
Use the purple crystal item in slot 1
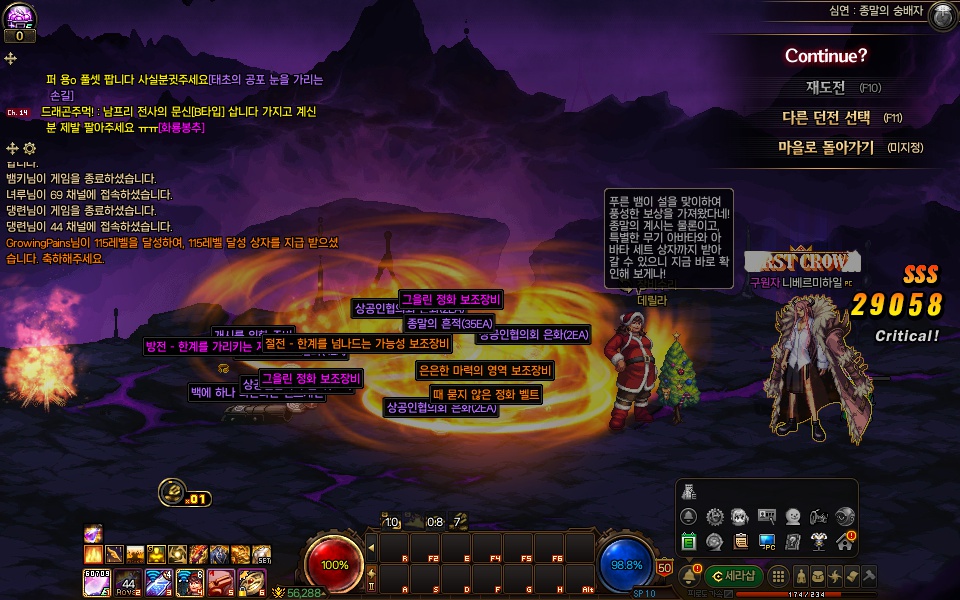point(97,580)
